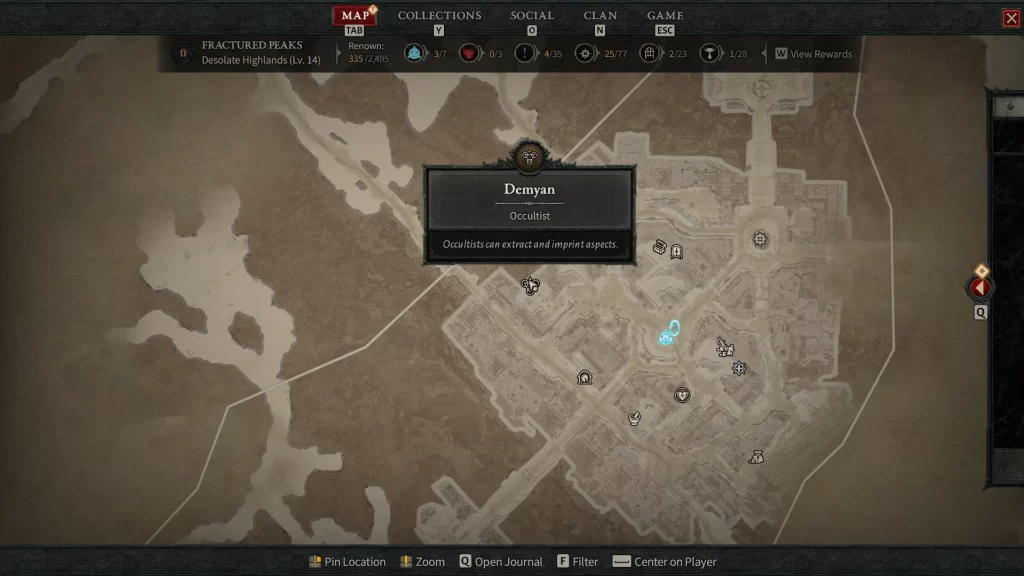Click the Occultist marker above Demyan's tooltip
Image resolution: width=1024 pixels, height=576 pixels.
pos(530,156)
